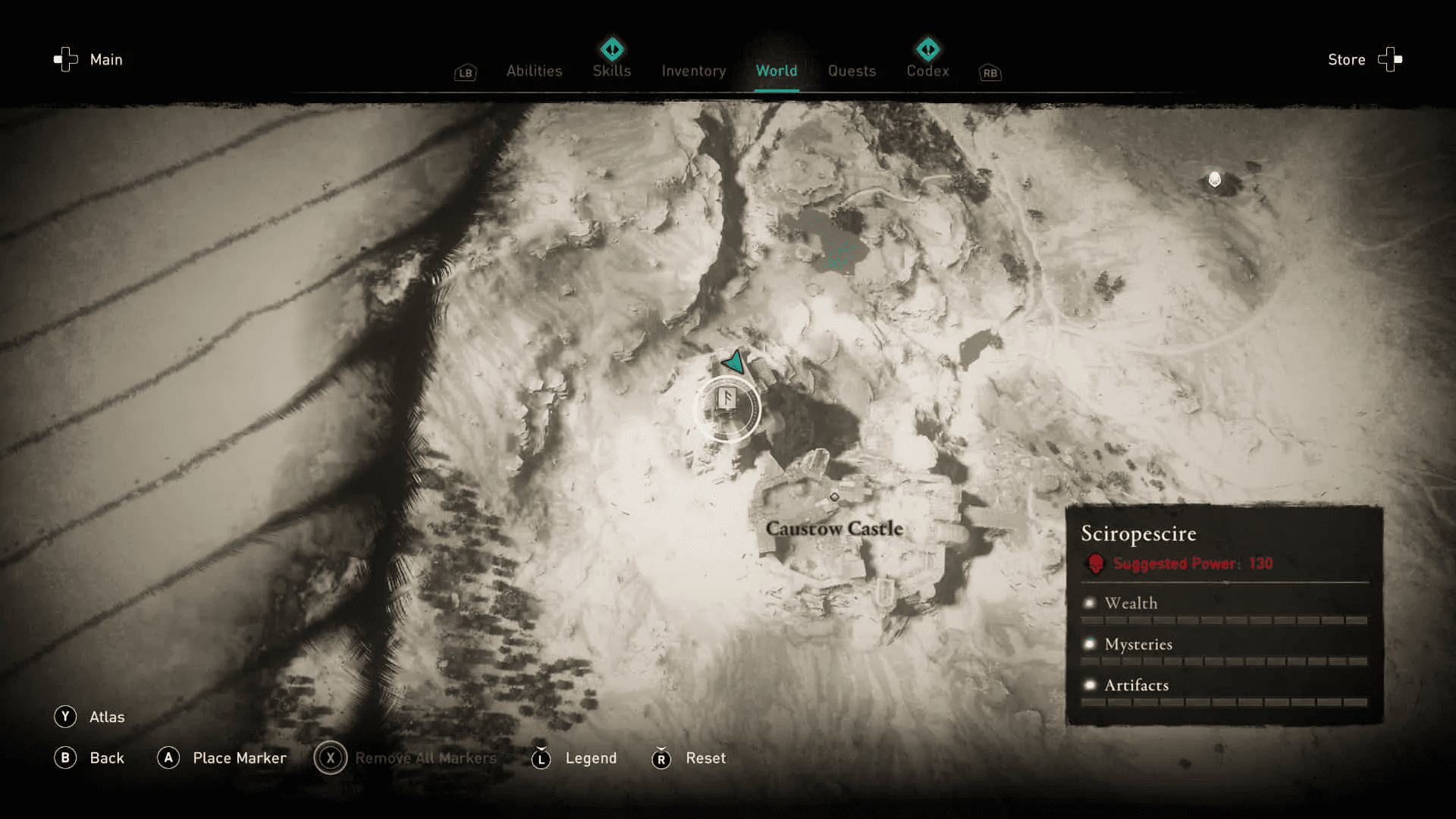Click the Main plus icon top left
Viewport: 1456px width, 819px height.
pos(64,59)
